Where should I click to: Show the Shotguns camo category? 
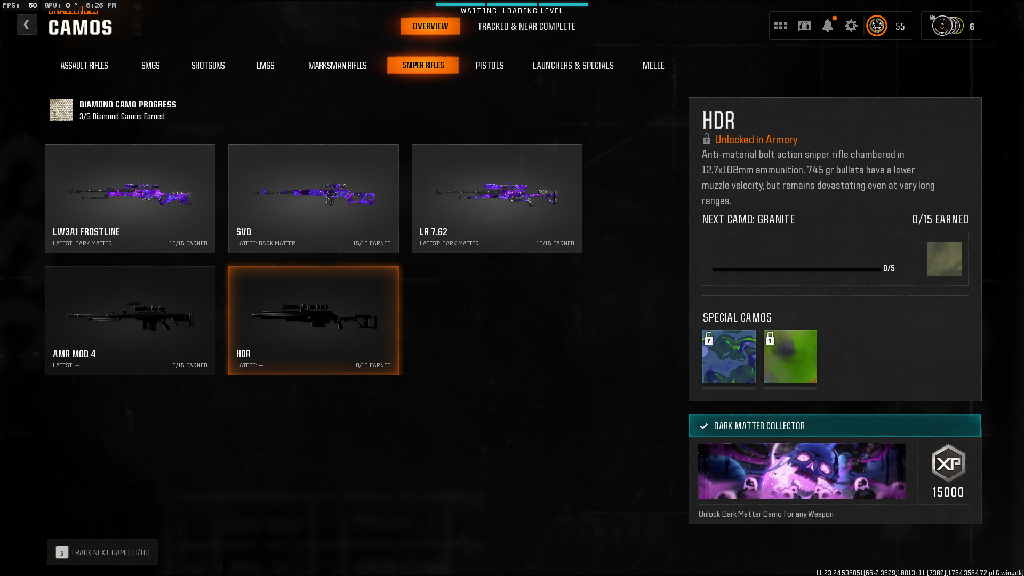tap(208, 66)
